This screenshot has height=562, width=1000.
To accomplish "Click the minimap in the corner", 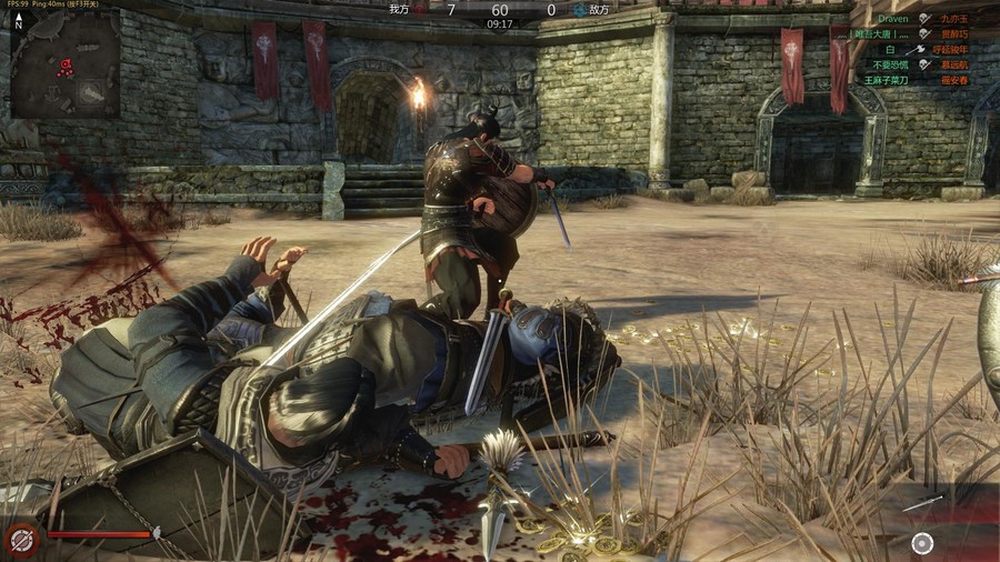I will [x=65, y=62].
